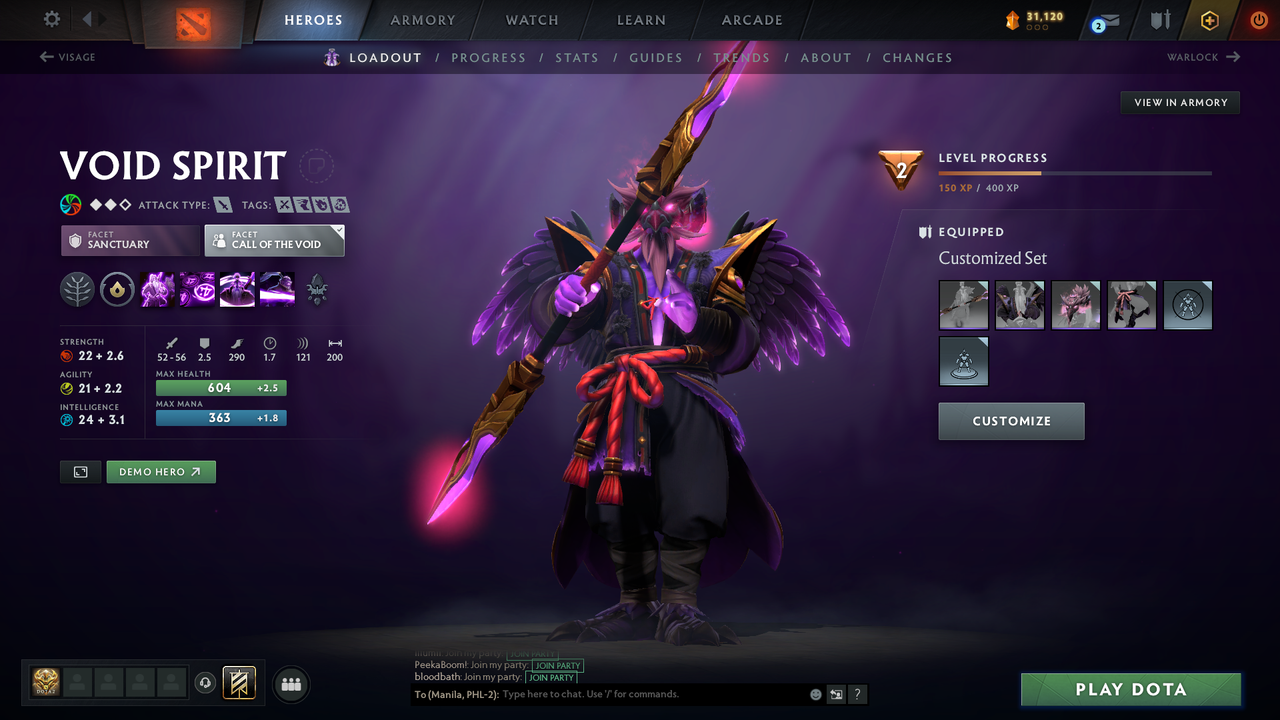Select the Call of the Void facet
This screenshot has width=1280, height=720.
[x=274, y=240]
